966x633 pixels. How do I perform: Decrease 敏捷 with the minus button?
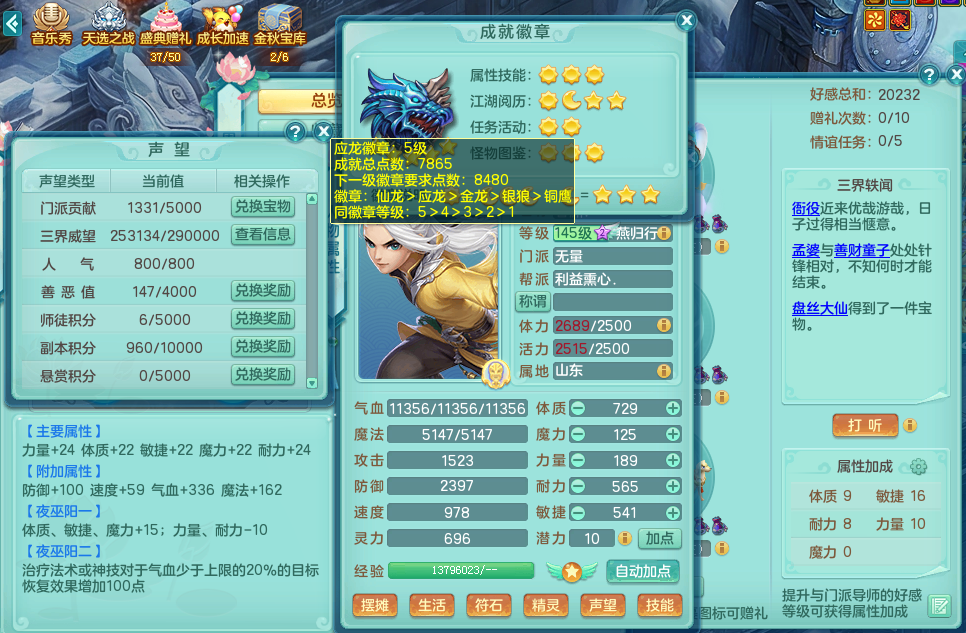coord(578,513)
